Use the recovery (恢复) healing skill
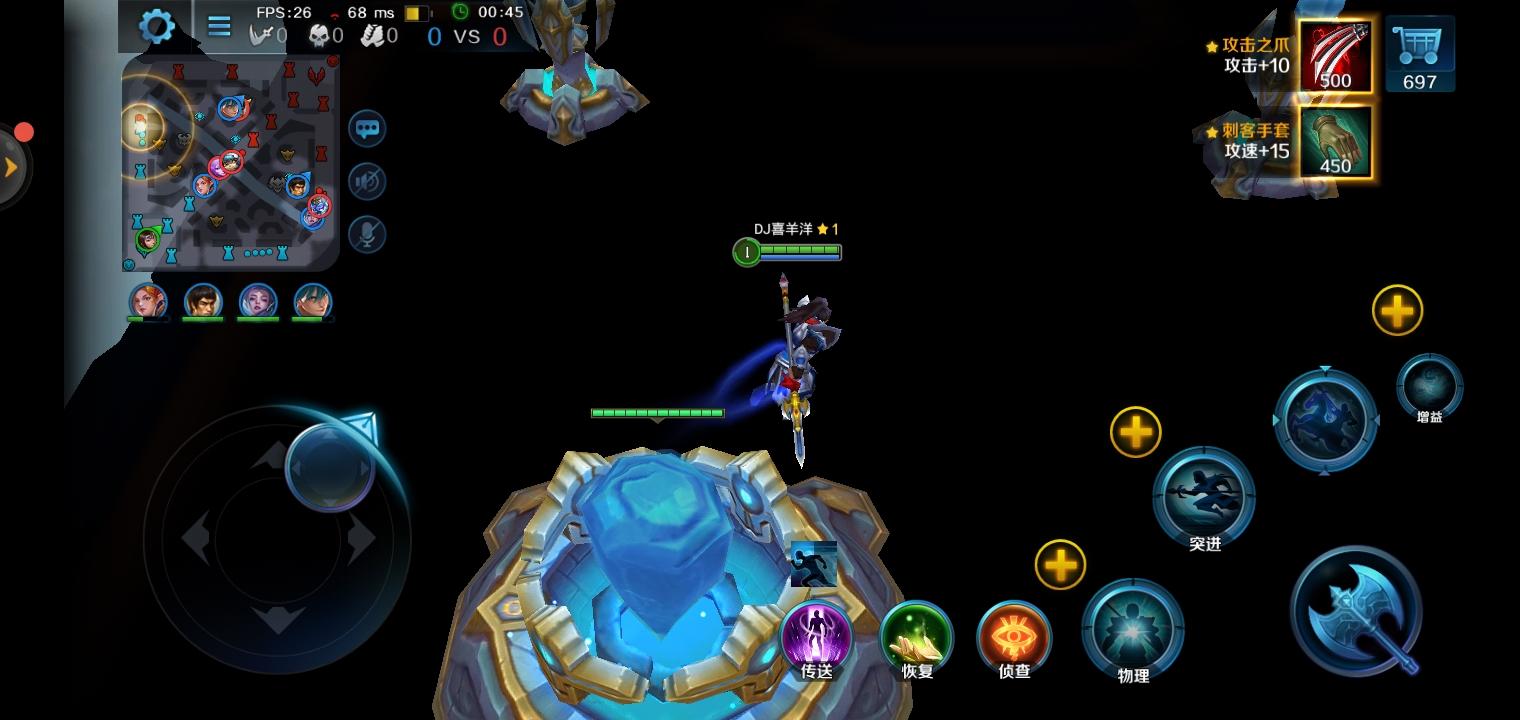The height and width of the screenshot is (720, 1520). [916, 636]
